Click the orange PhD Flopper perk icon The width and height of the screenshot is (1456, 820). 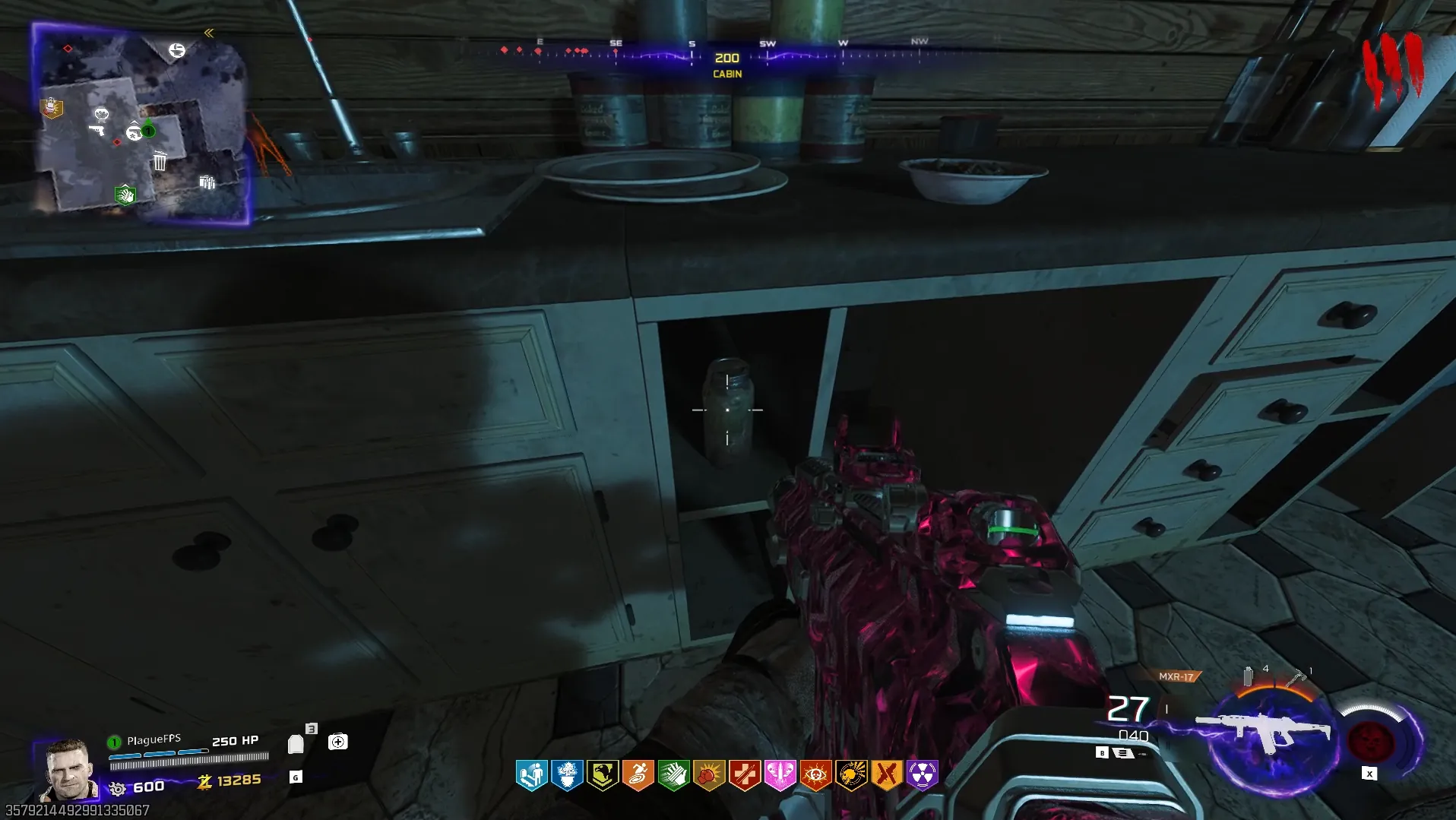(638, 775)
